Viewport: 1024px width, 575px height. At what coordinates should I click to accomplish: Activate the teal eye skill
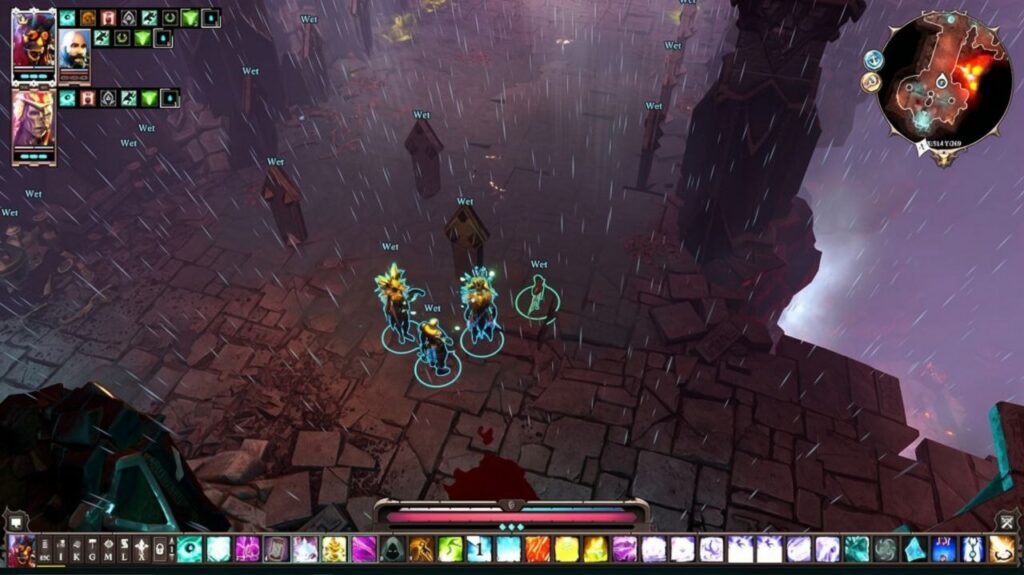189,549
